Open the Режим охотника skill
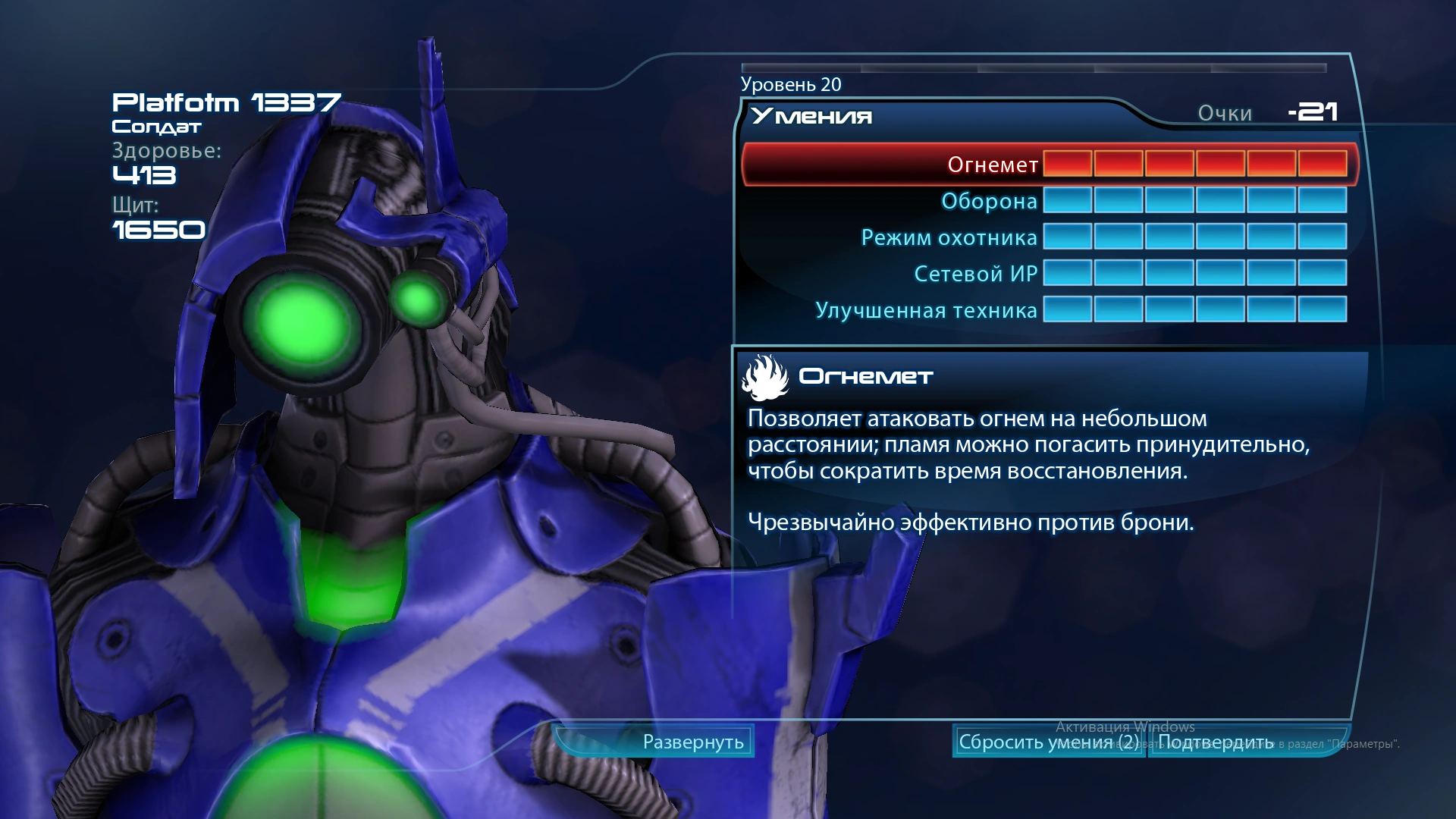 pos(949,237)
